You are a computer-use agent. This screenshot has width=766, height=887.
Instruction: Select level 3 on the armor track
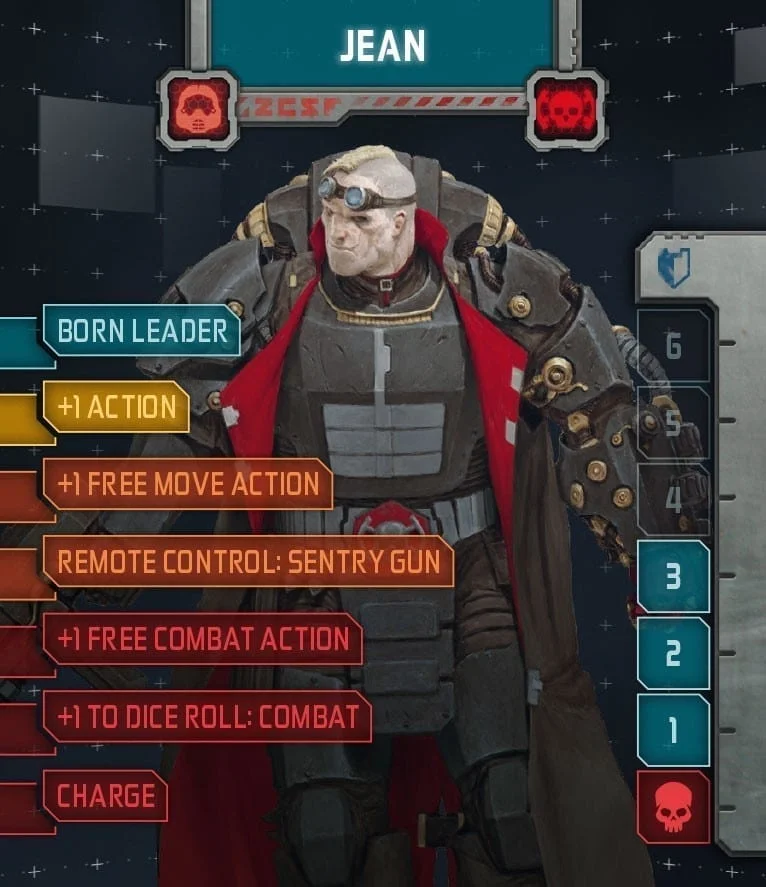[673, 577]
